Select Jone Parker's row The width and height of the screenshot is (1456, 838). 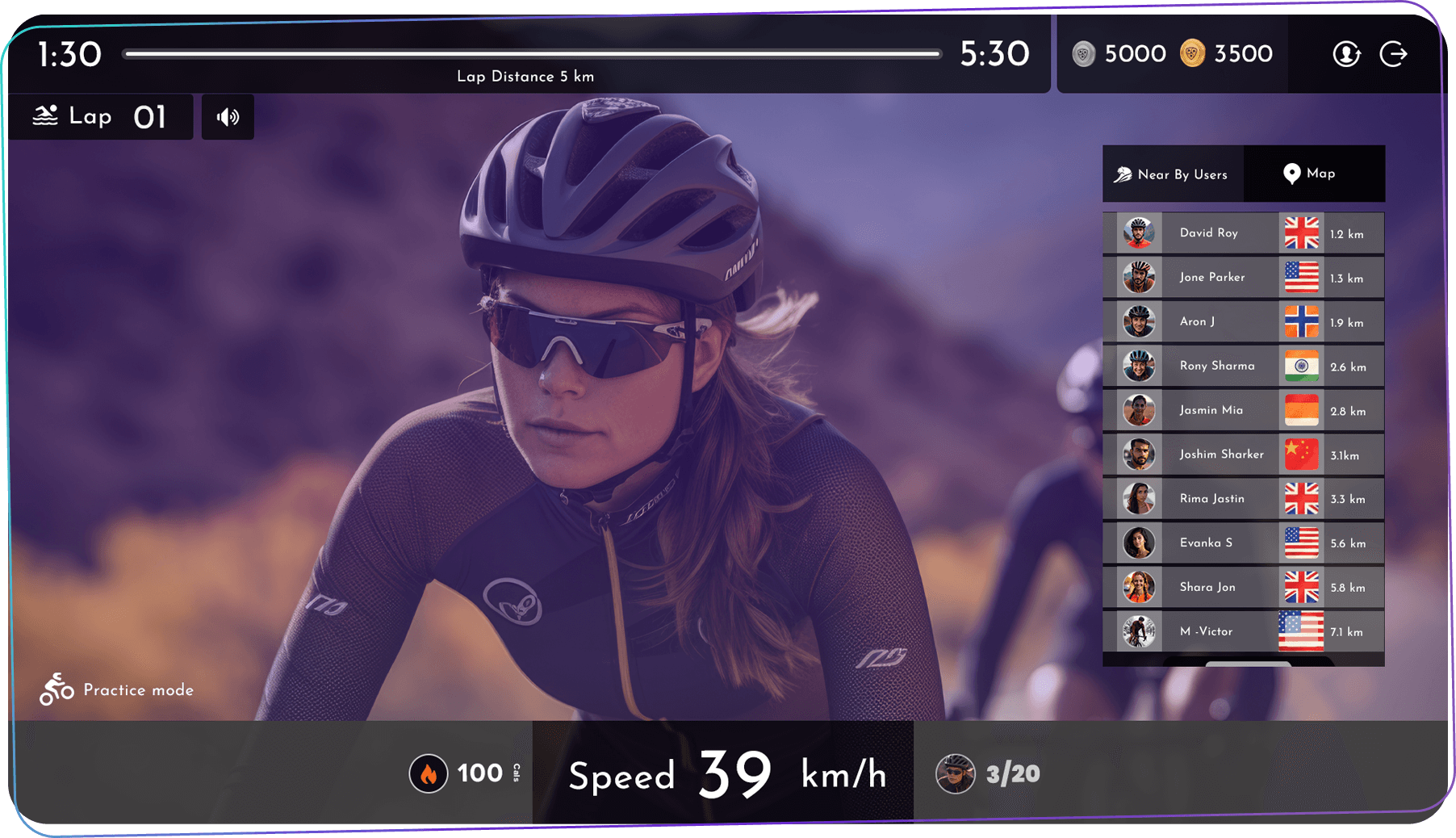click(1243, 278)
